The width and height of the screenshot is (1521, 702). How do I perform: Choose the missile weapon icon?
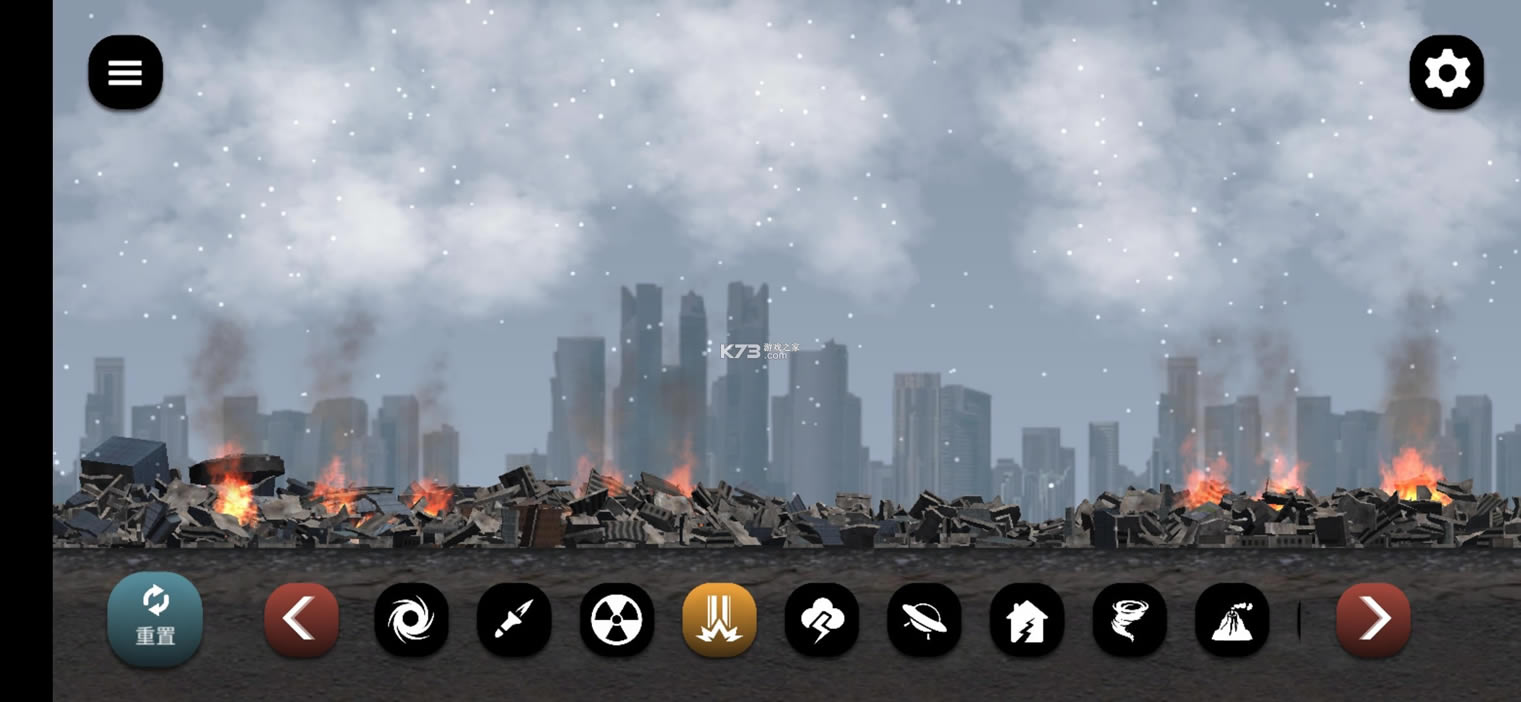514,620
